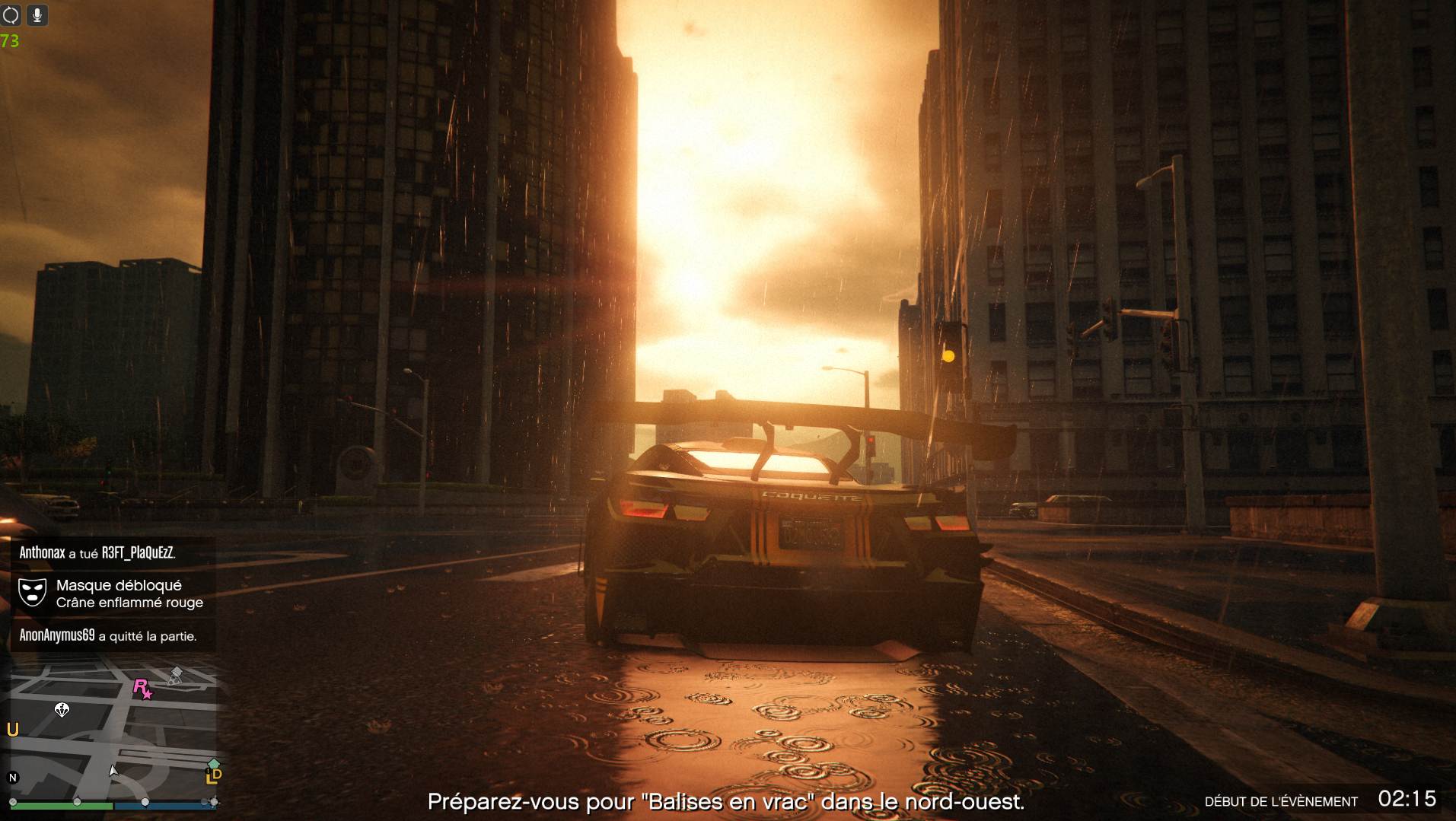
Task: Click the Anthonax kill feed notification
Action: click(x=97, y=553)
